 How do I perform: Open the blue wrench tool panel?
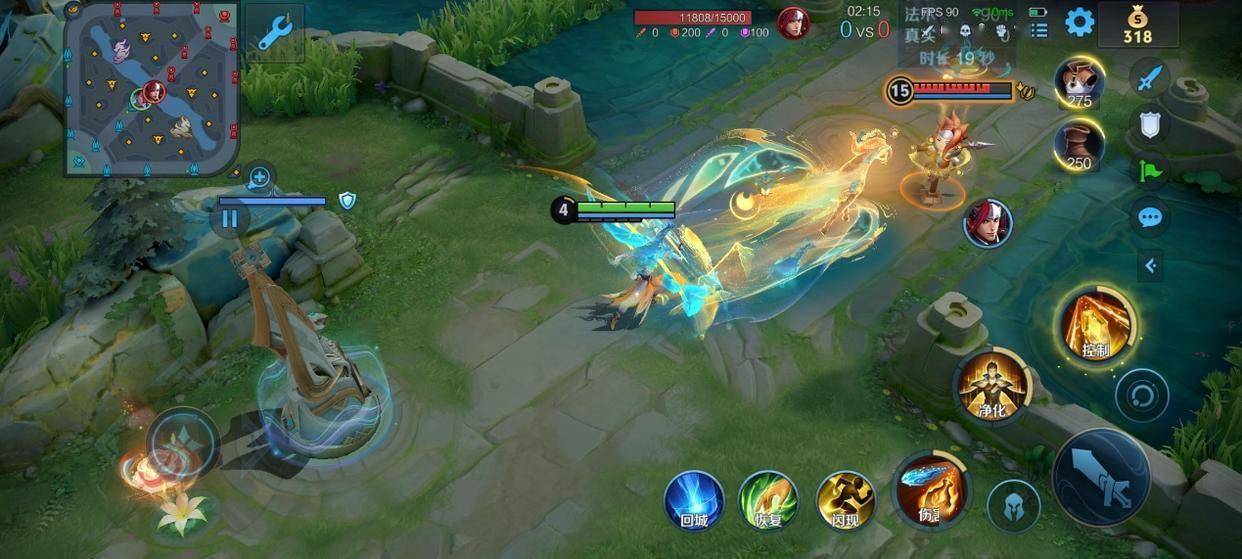coord(274,32)
